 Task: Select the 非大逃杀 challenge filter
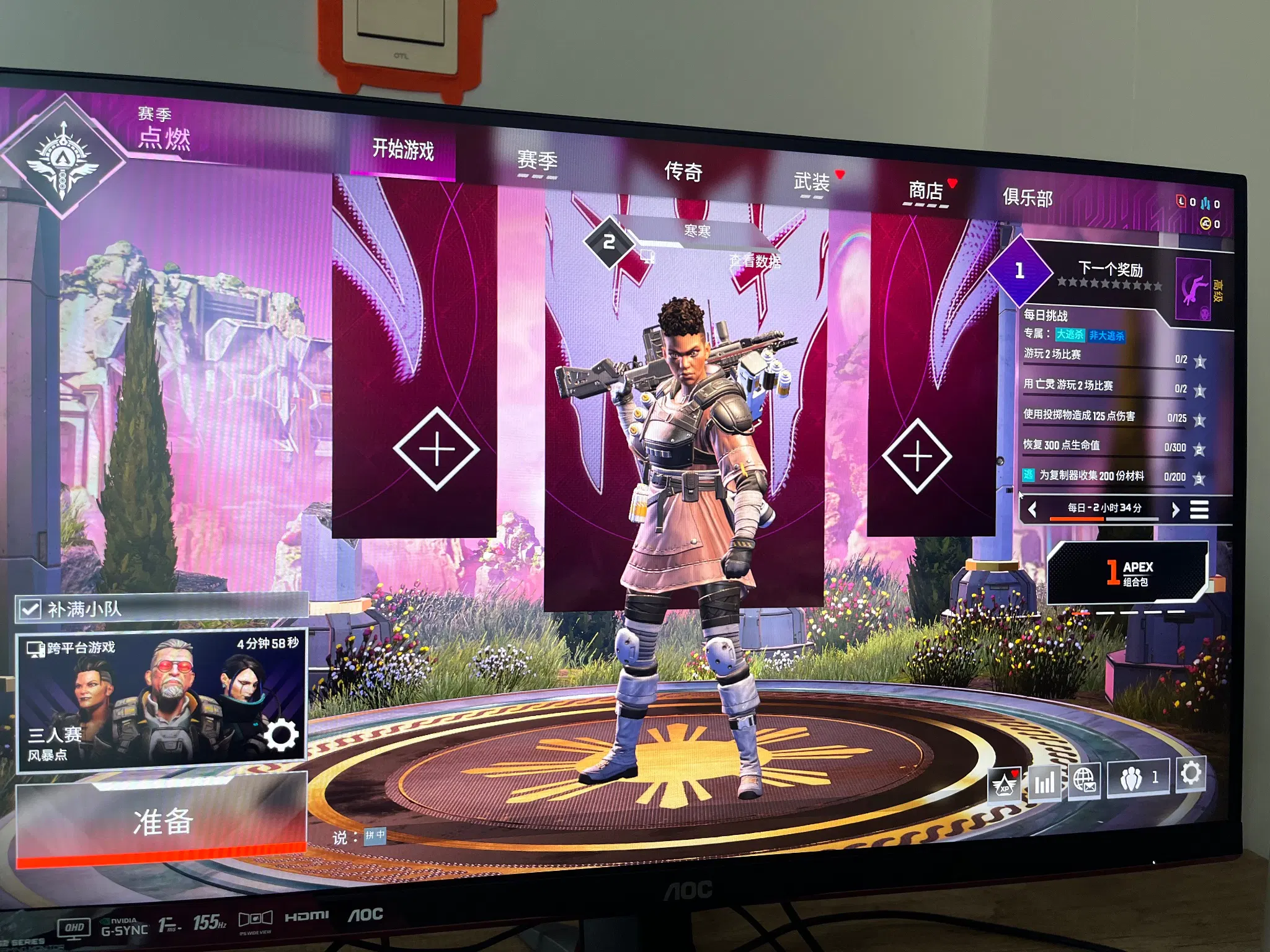1106,336
